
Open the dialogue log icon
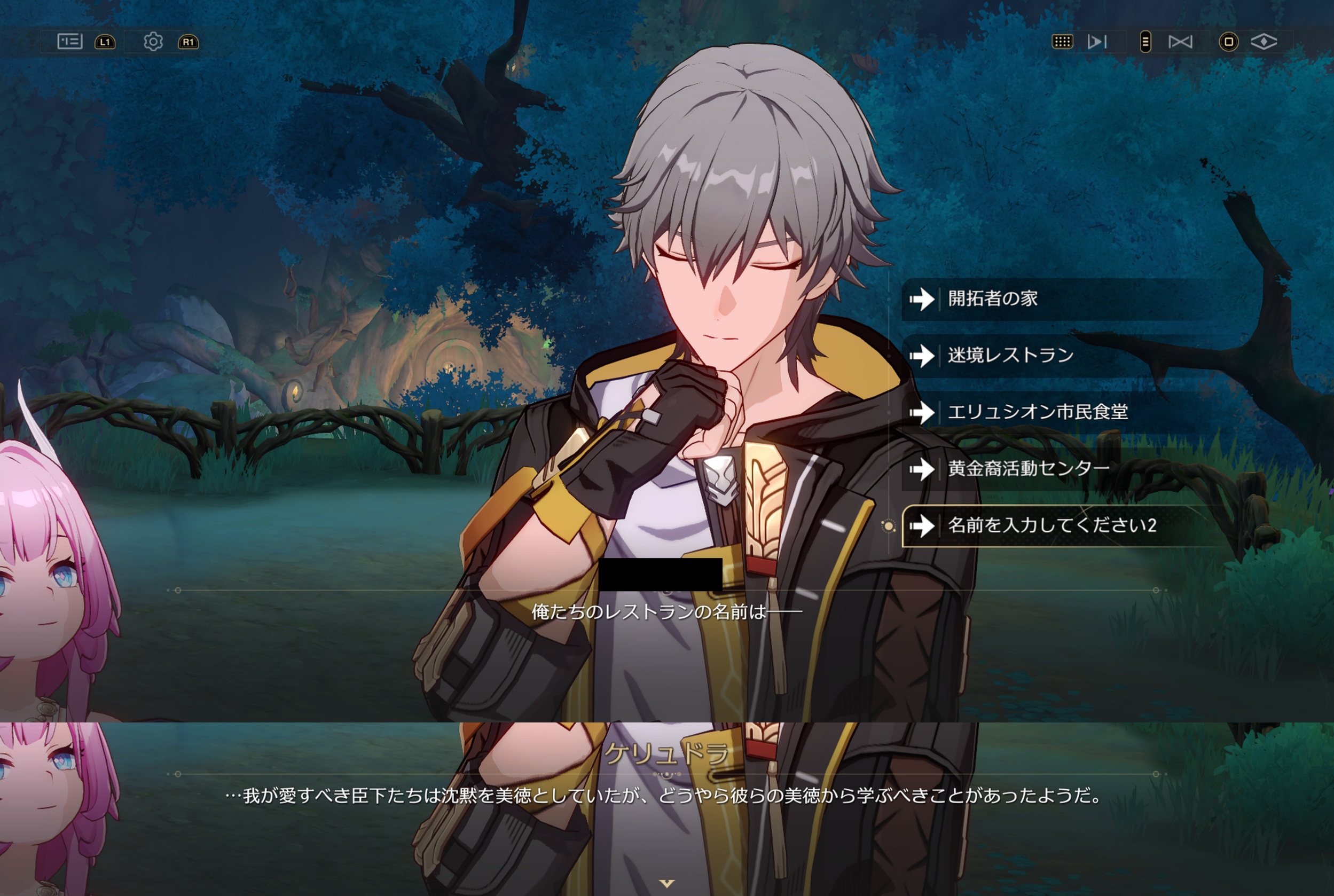[x=70, y=42]
